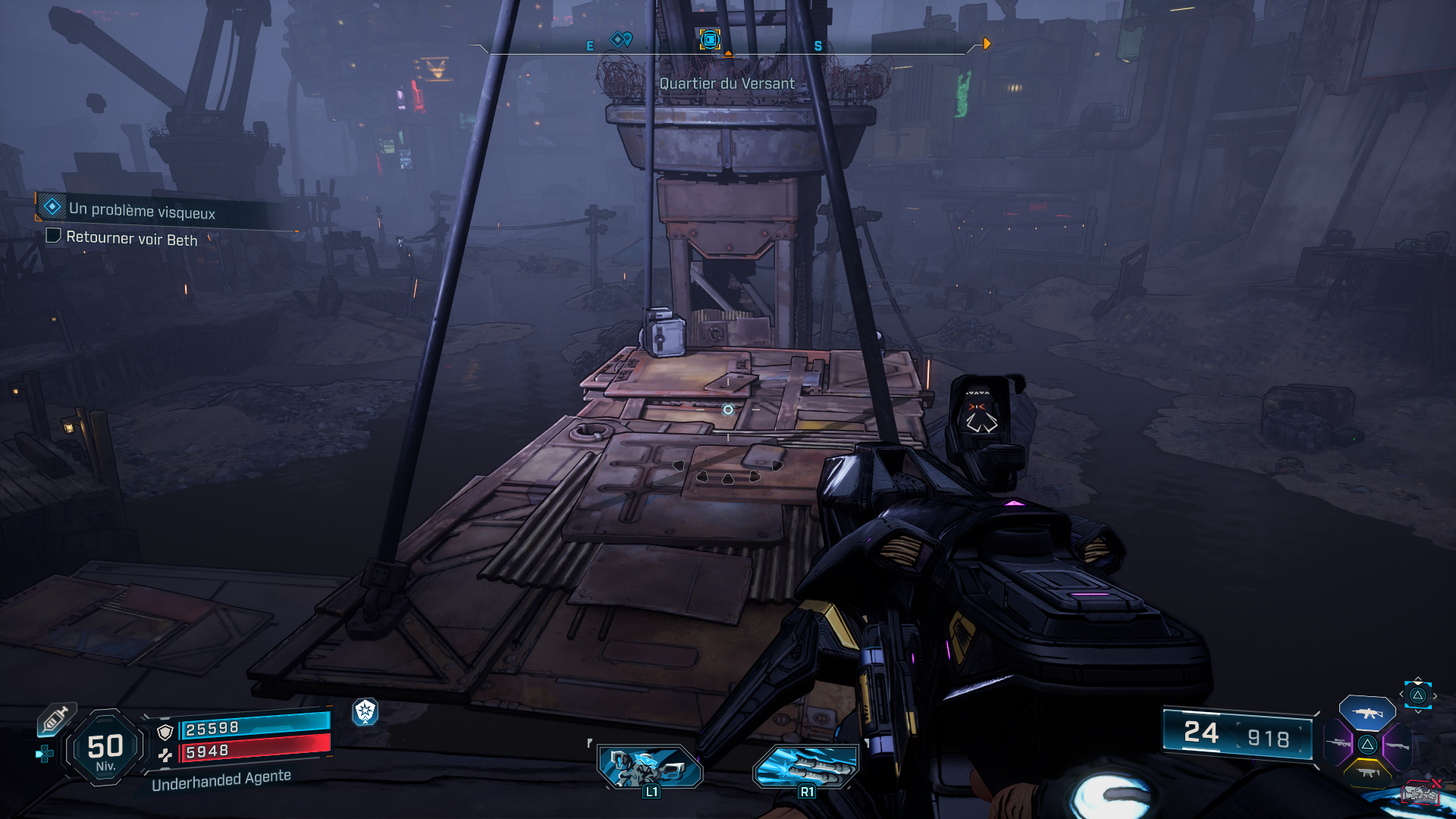This screenshot has width=1456, height=819.
Task: Click the orange arrow marker at compass edge
Action: 987,44
